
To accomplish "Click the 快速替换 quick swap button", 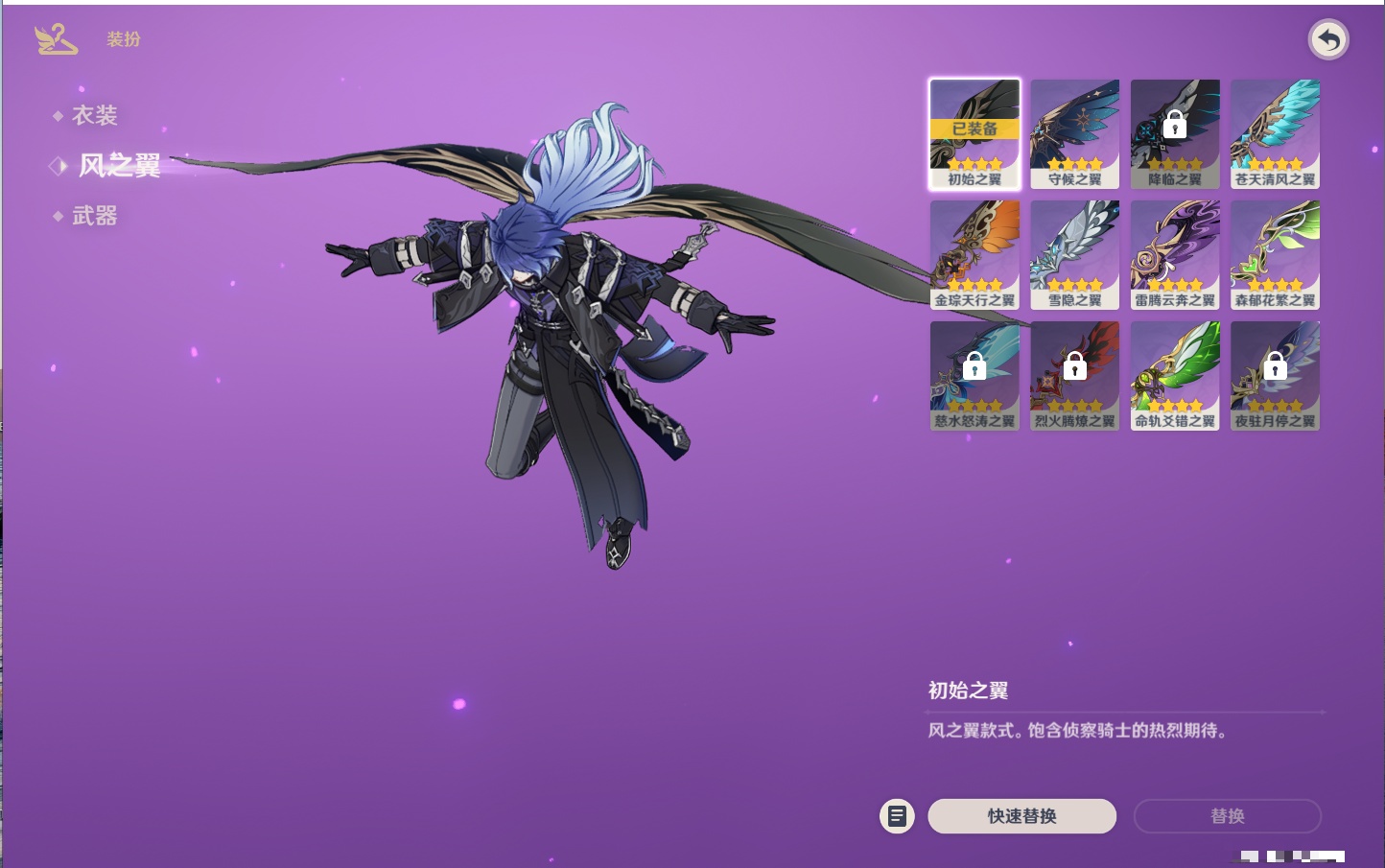I will (1021, 816).
